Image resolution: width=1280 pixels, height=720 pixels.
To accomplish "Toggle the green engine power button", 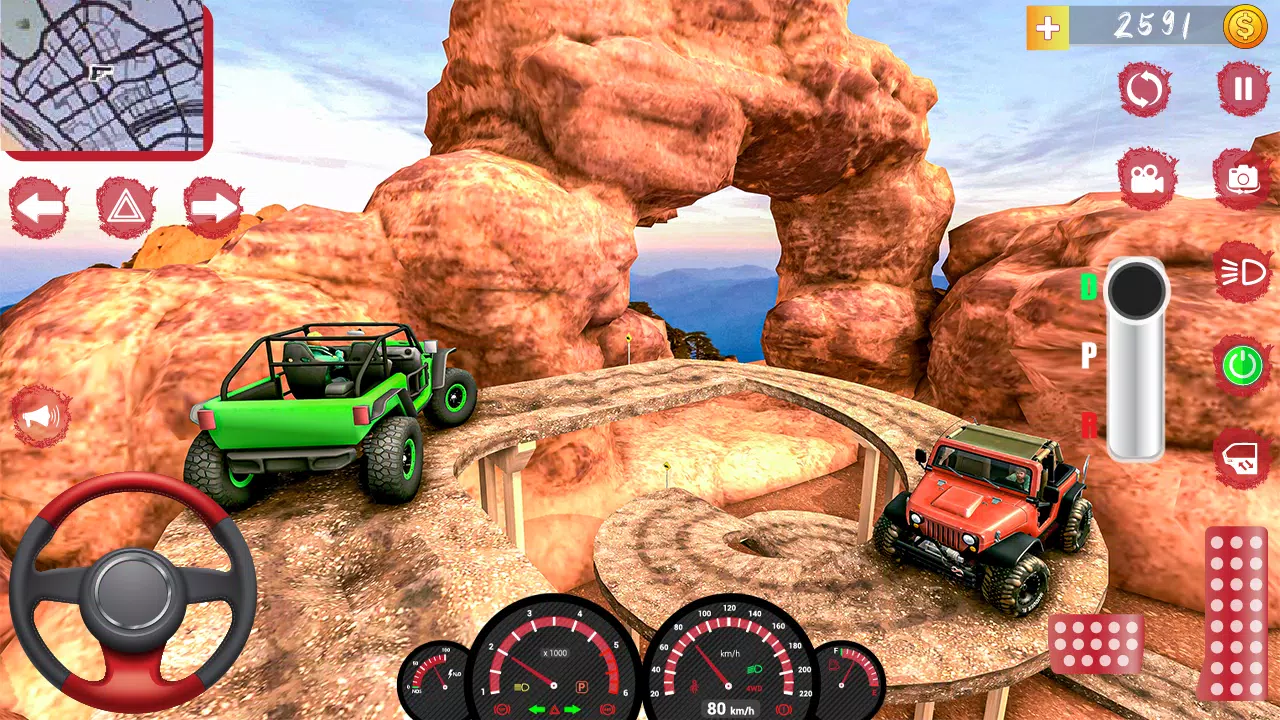I will click(x=1243, y=364).
